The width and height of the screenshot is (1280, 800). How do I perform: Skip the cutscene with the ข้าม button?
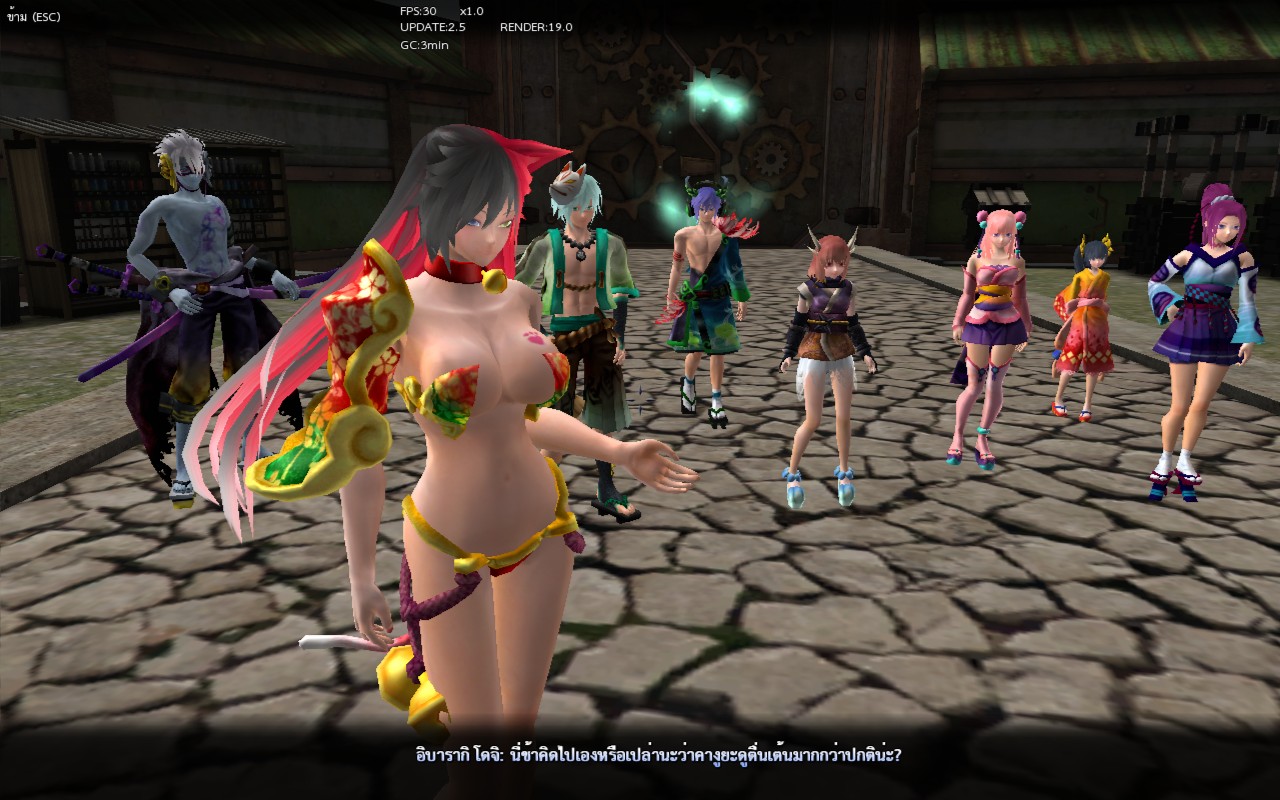(33, 17)
